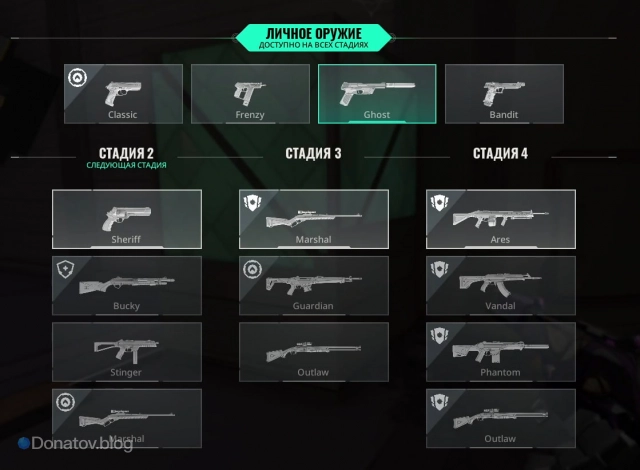Choose the Sheriff revolver
The height and width of the screenshot is (470, 640).
[x=127, y=219]
